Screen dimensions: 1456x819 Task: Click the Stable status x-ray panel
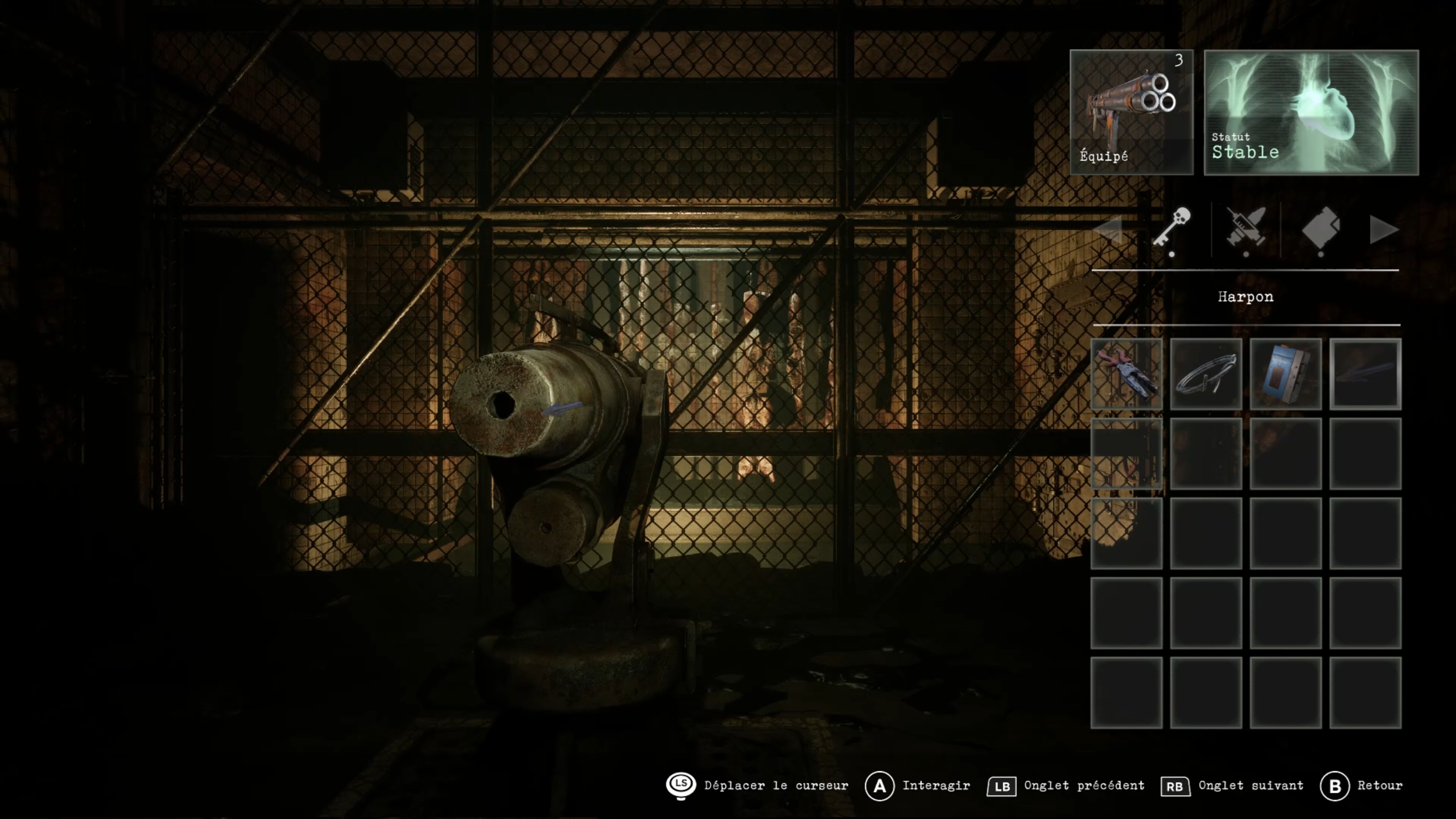(1311, 112)
